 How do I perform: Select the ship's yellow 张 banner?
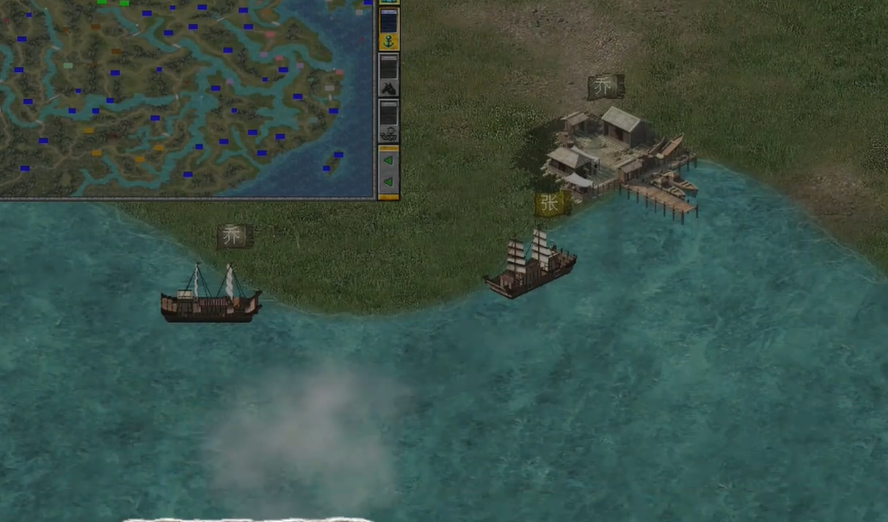click(550, 204)
